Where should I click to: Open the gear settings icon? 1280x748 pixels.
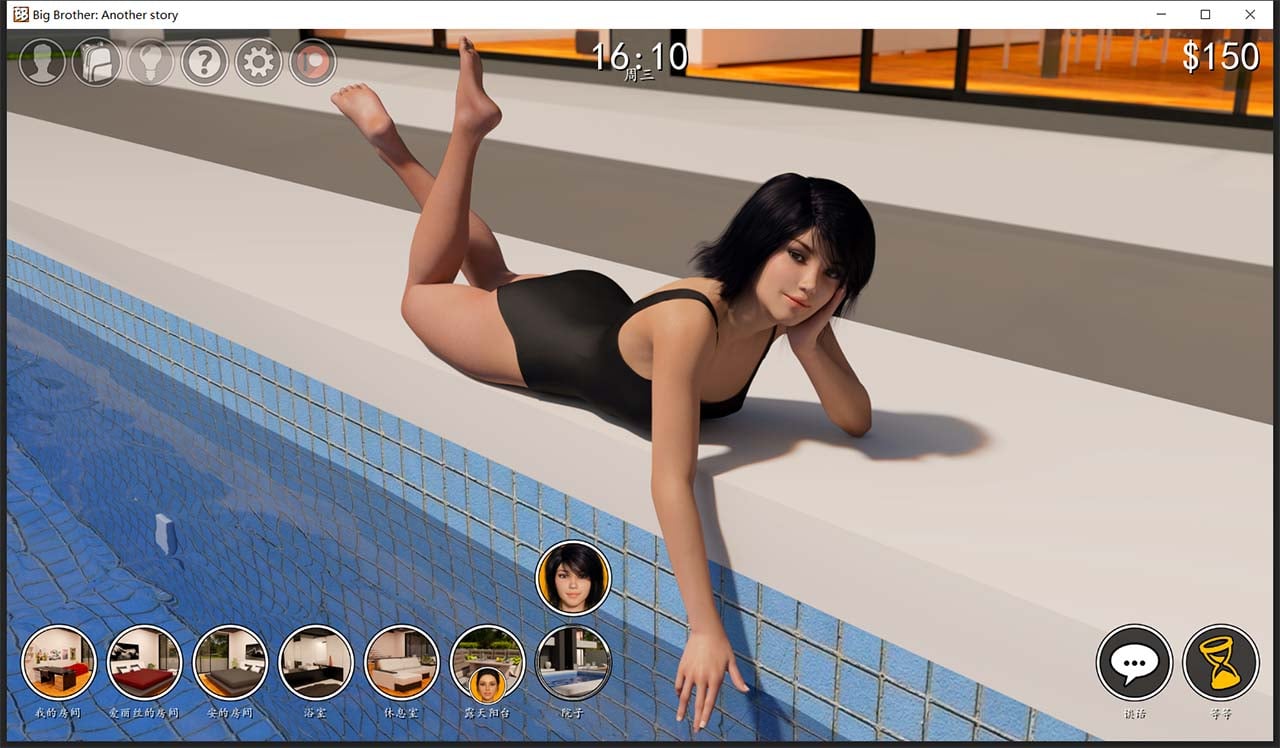[258, 62]
